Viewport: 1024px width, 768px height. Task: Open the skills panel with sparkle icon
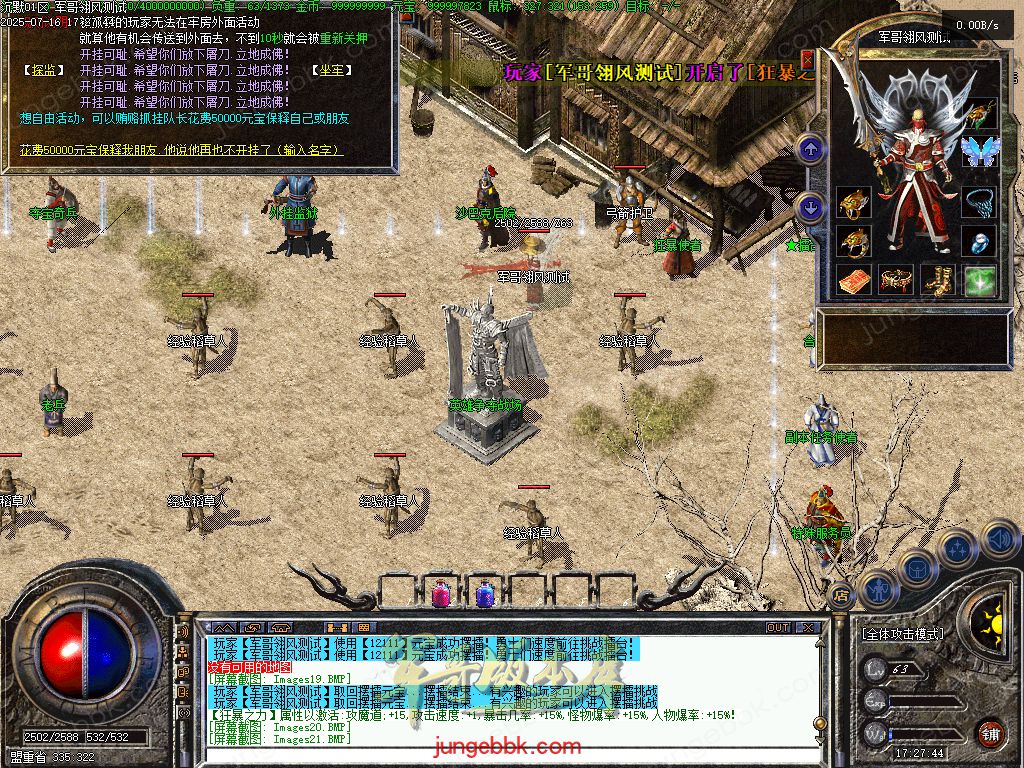958,550
